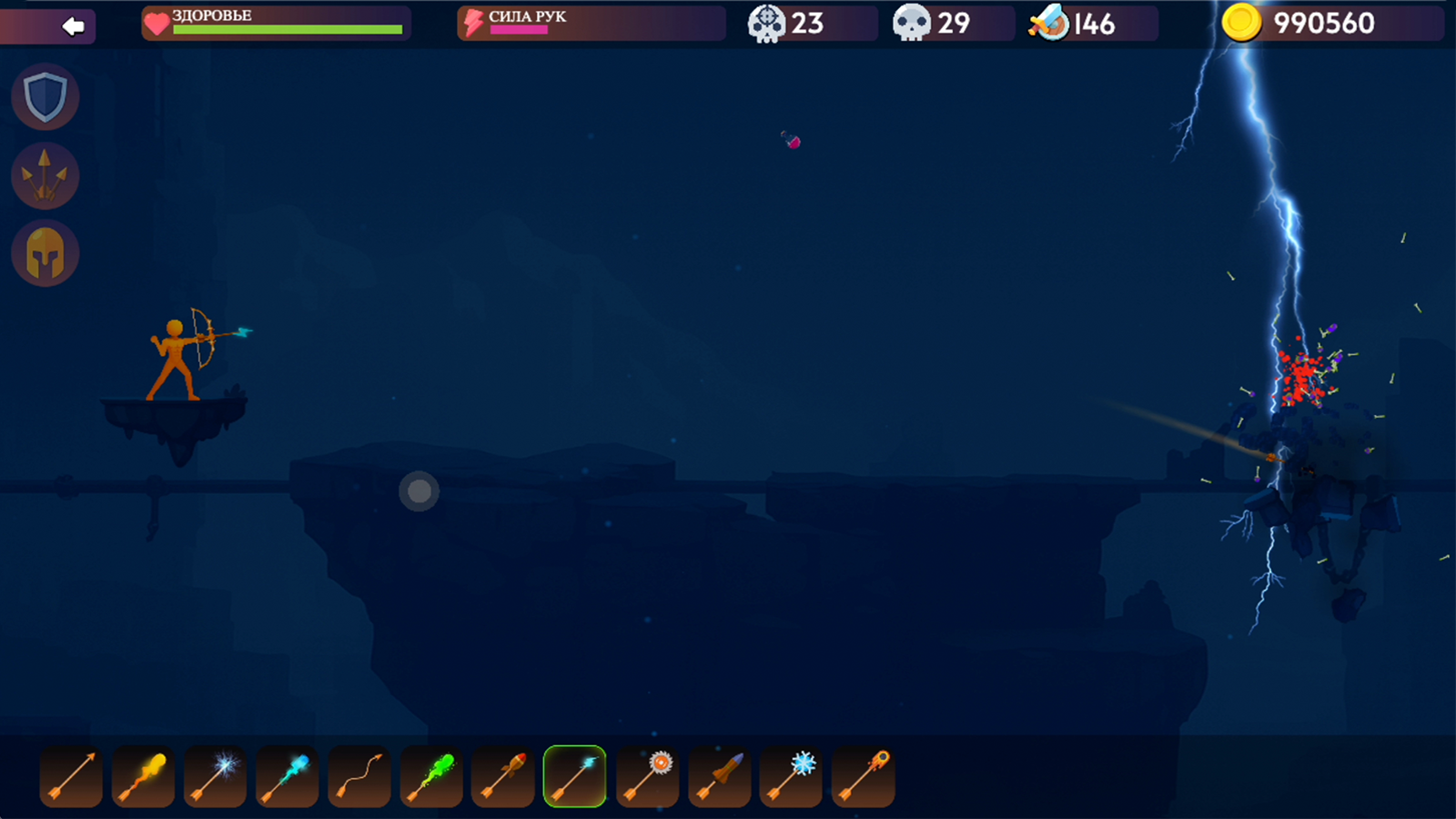Select the green poison arrow
This screenshot has width=1456, height=819.
tap(430, 777)
